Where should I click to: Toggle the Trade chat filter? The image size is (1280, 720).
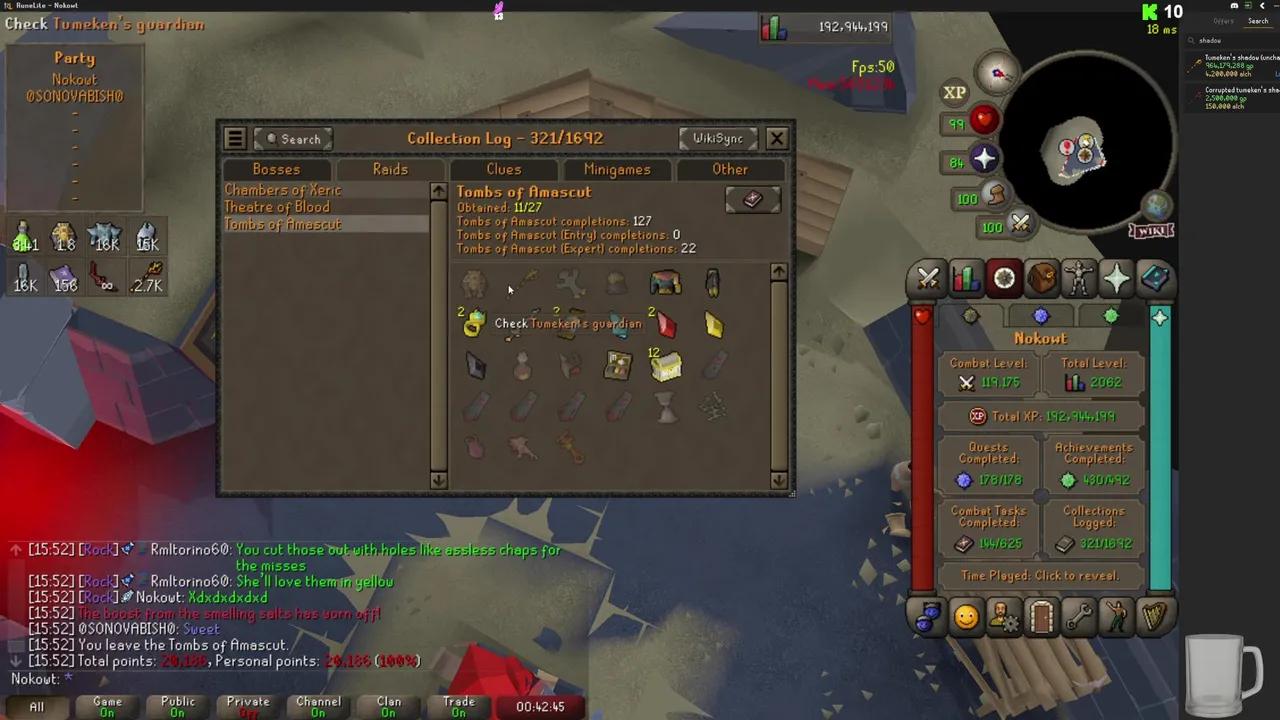[458, 705]
